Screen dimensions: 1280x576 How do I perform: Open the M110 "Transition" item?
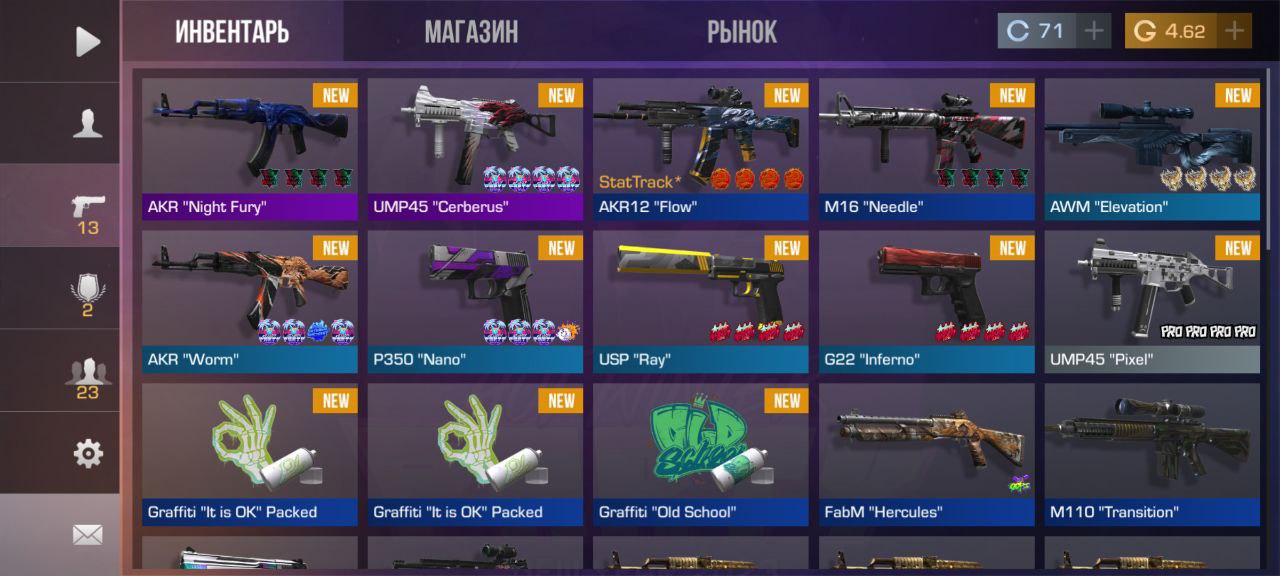(1152, 455)
